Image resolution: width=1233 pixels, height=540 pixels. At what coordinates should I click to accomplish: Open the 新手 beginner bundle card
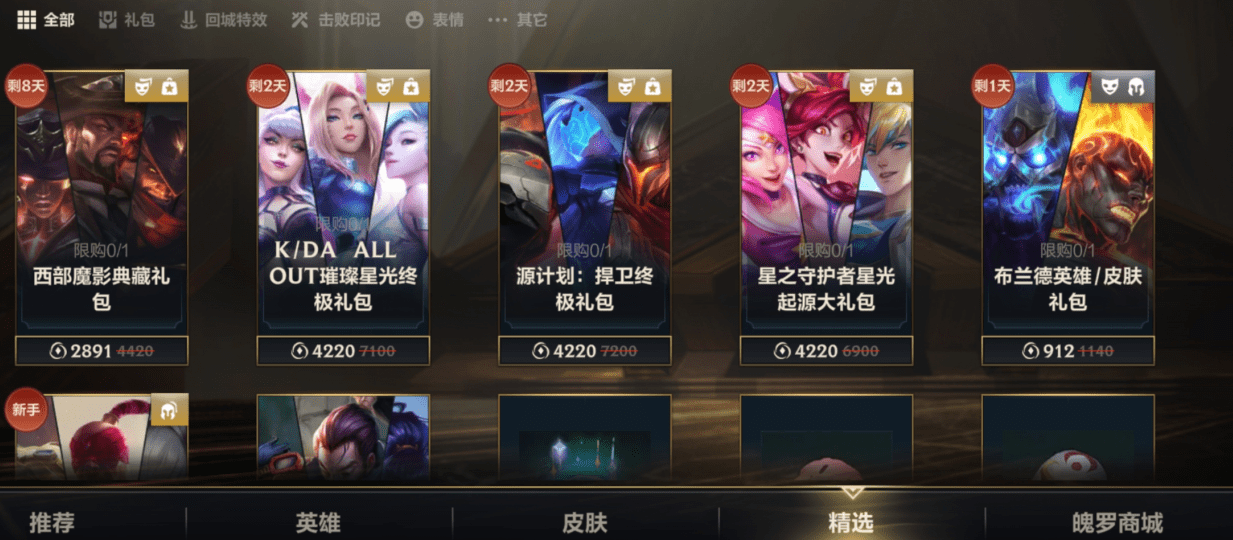101,438
